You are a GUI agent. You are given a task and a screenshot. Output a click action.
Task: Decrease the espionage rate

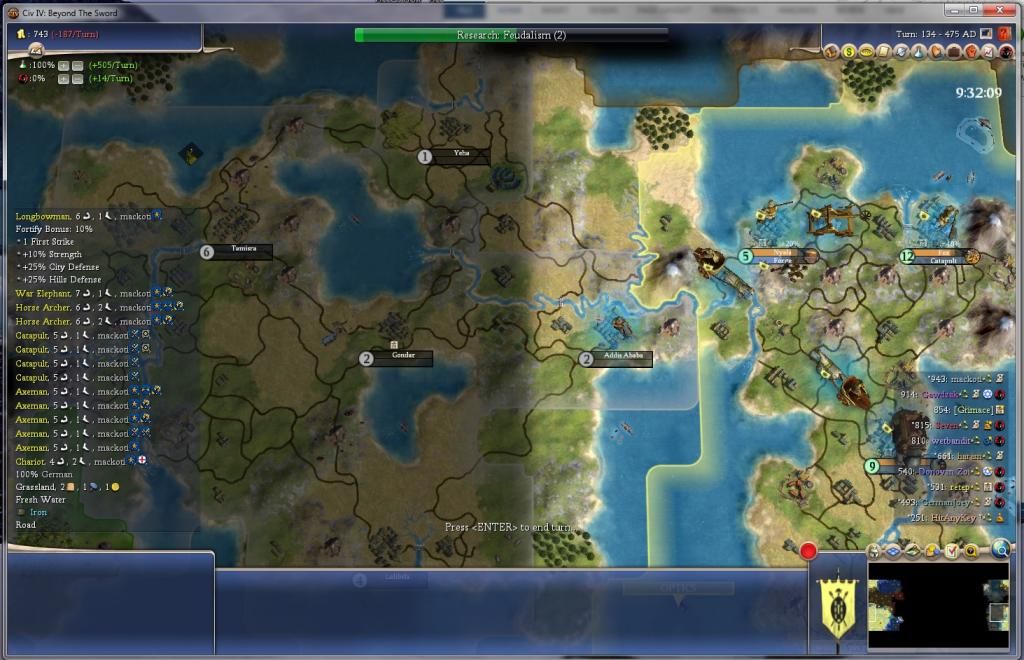click(77, 78)
